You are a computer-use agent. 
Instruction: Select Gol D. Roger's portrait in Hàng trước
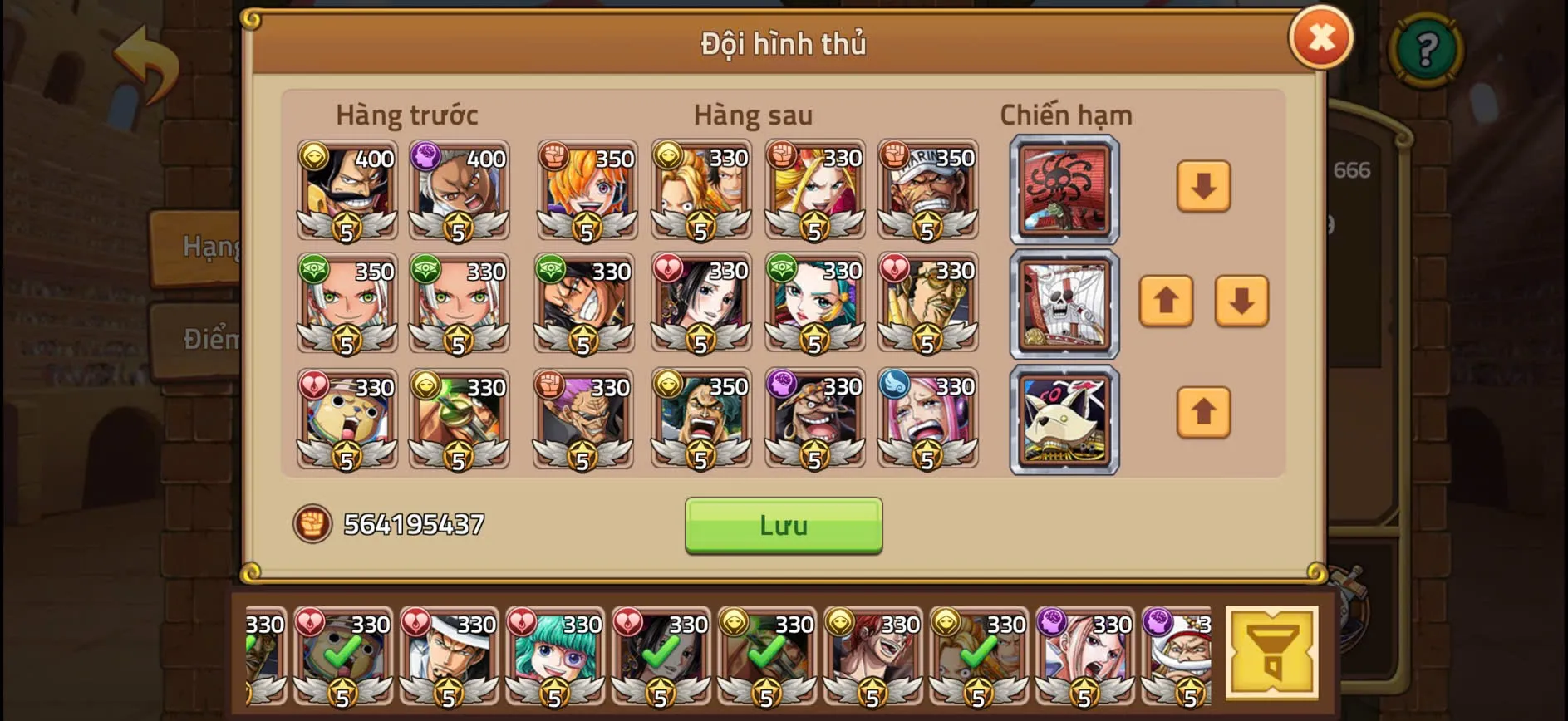[x=347, y=191]
